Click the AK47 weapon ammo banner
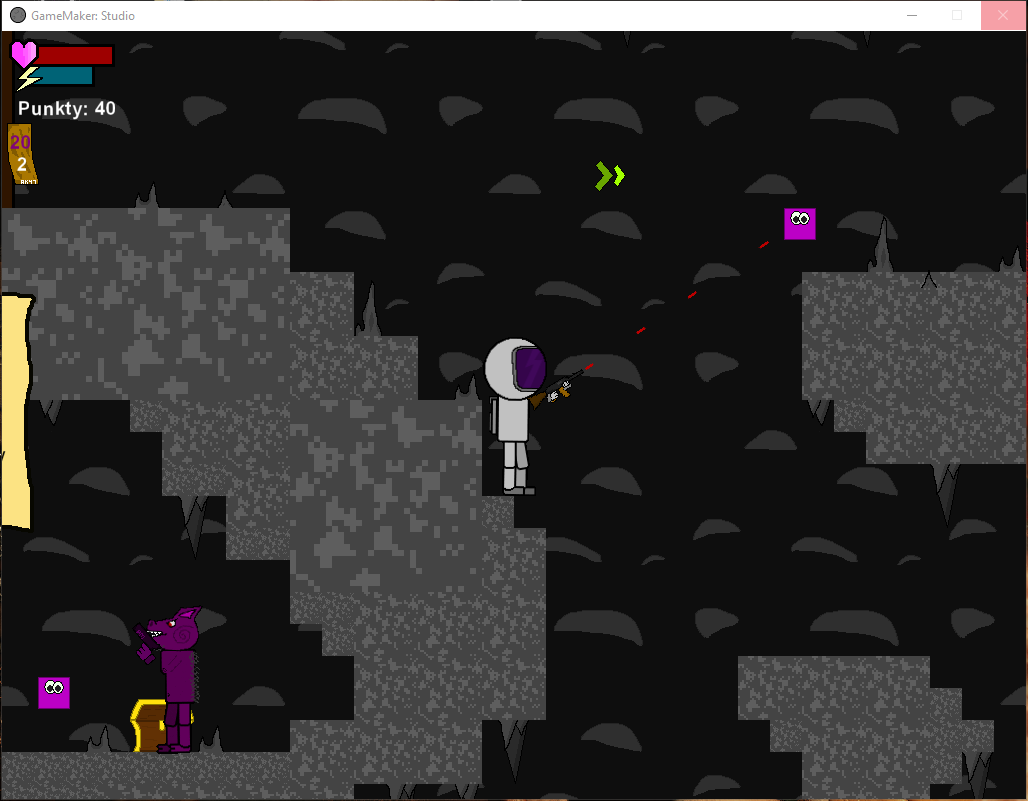This screenshot has height=801, width=1028. point(21,154)
